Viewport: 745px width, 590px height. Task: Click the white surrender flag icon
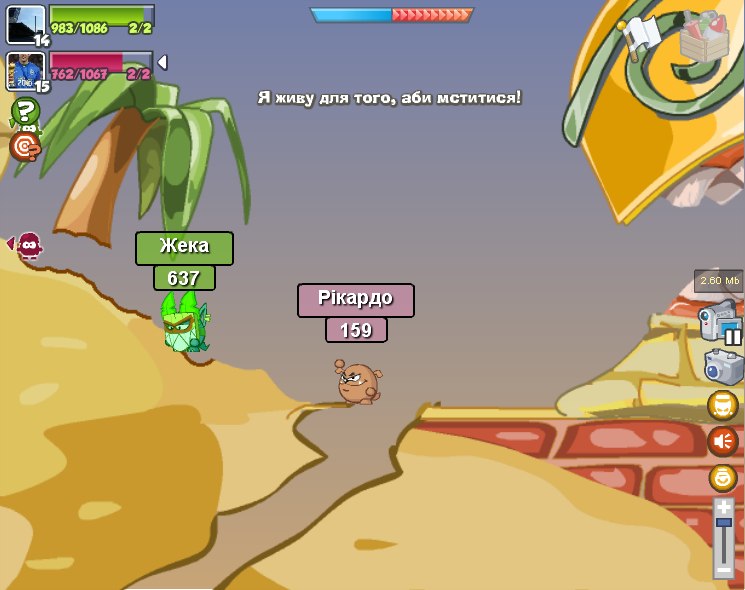[x=641, y=34]
